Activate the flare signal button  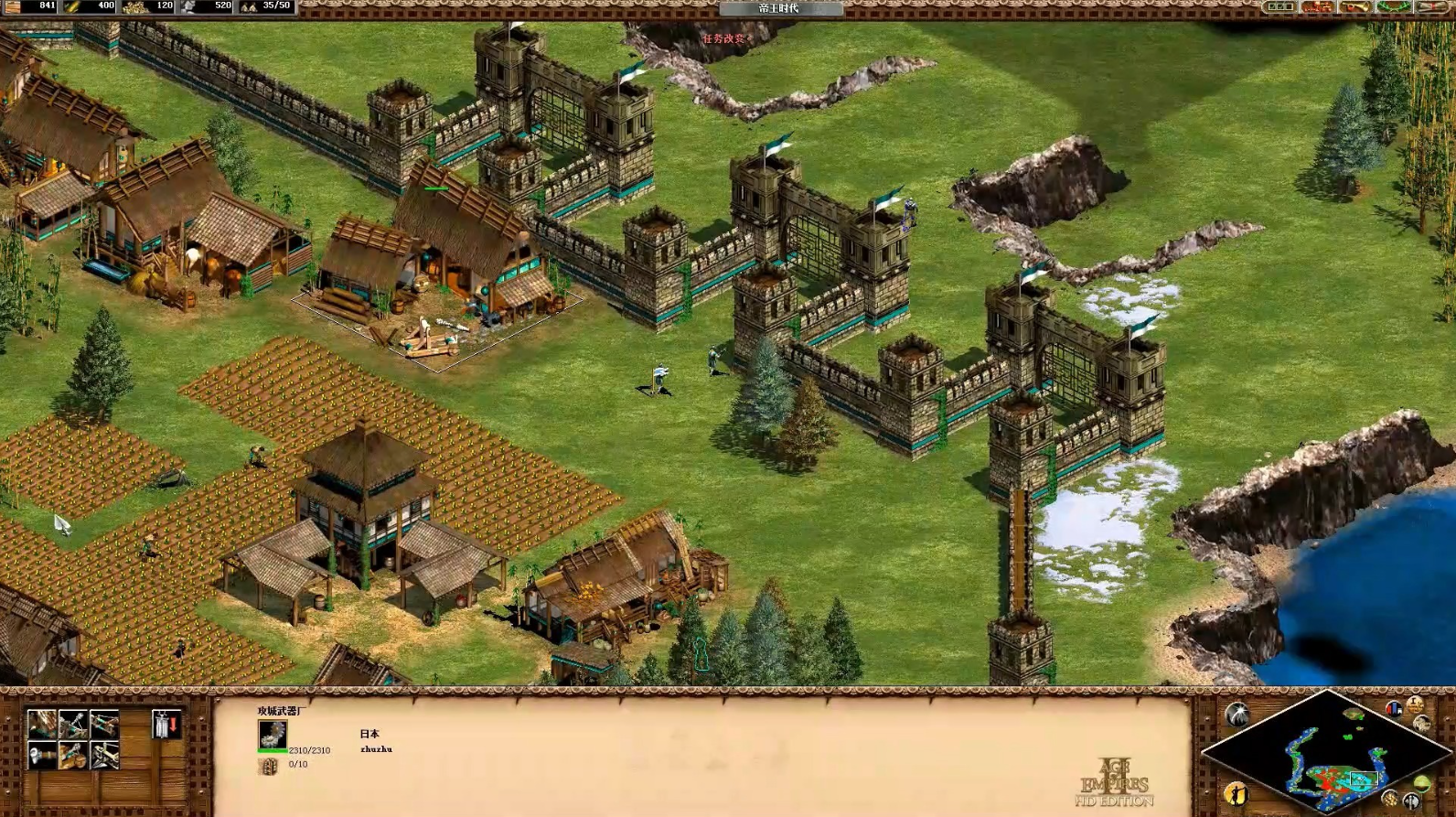click(x=1237, y=714)
